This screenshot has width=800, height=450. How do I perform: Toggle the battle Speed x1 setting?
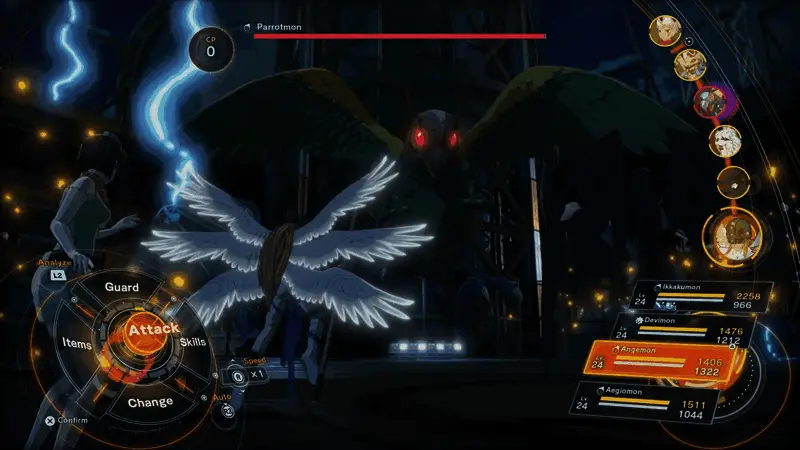pos(248,374)
